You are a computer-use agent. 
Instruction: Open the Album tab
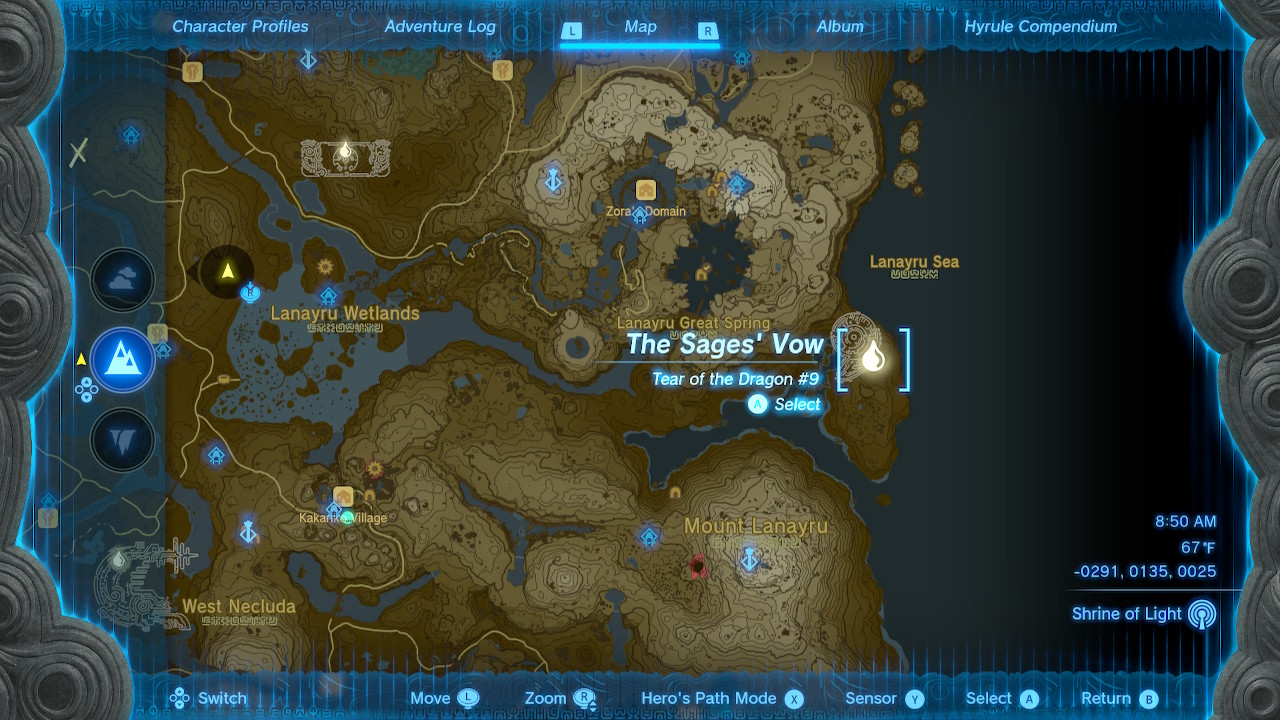(839, 27)
